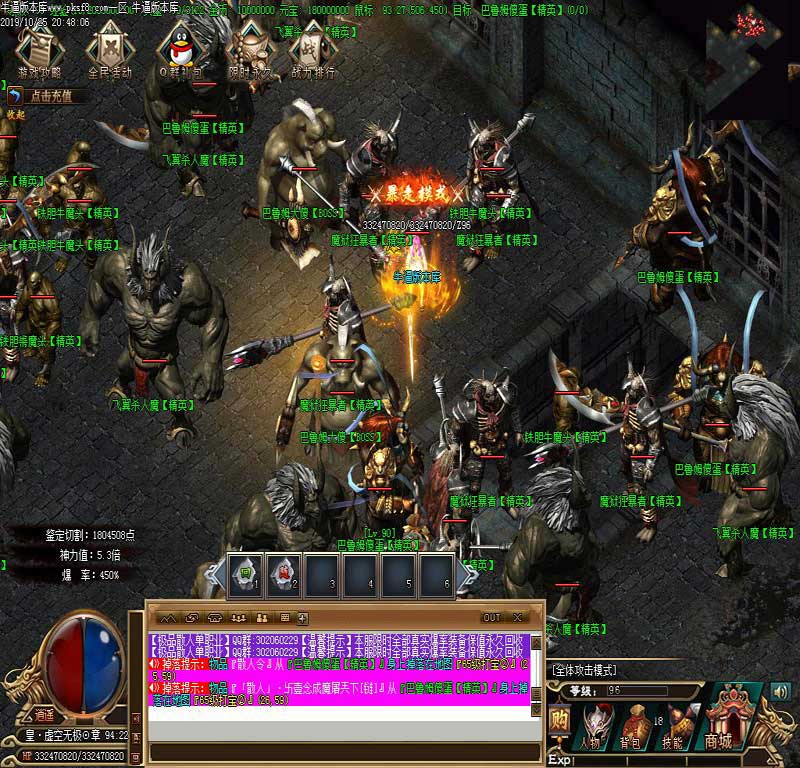The height and width of the screenshot is (768, 800).
Task: Close the chat panel with the X button
Action: click(x=518, y=618)
